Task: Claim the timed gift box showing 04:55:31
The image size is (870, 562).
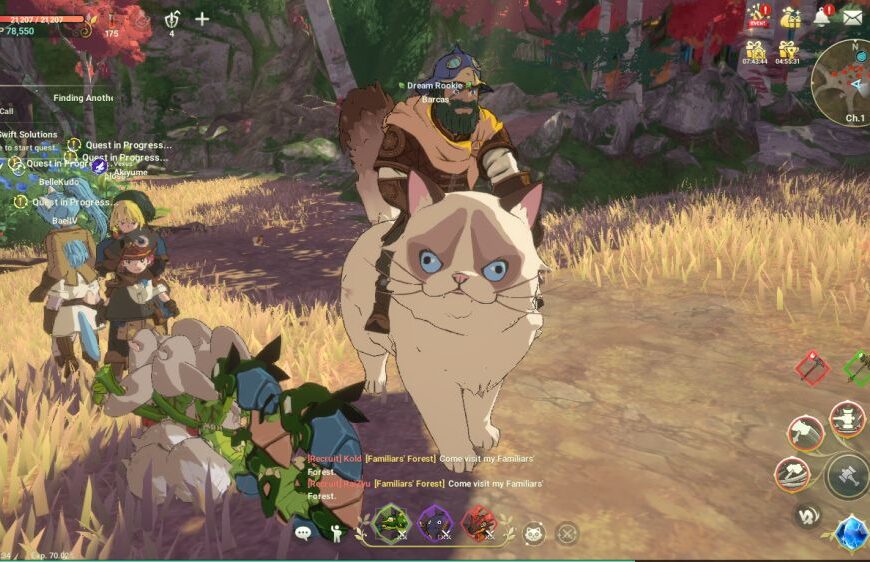Action: [x=788, y=51]
